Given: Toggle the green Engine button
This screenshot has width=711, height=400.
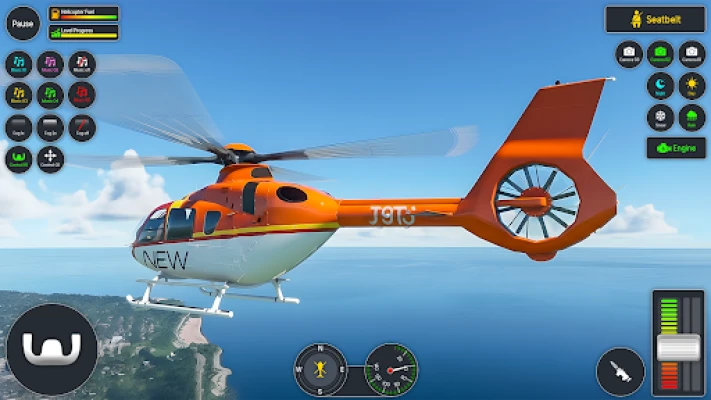Looking at the screenshot, I should coord(676,148).
